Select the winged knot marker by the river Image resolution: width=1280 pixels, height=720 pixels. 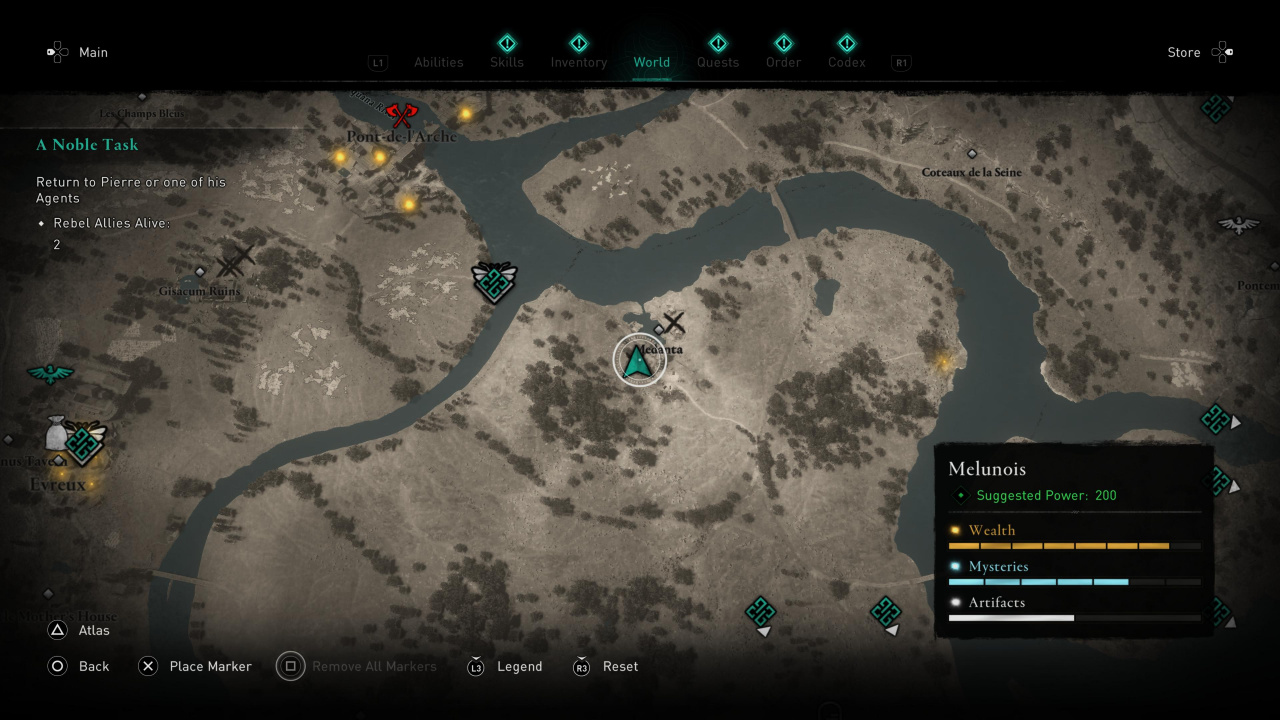(x=494, y=282)
